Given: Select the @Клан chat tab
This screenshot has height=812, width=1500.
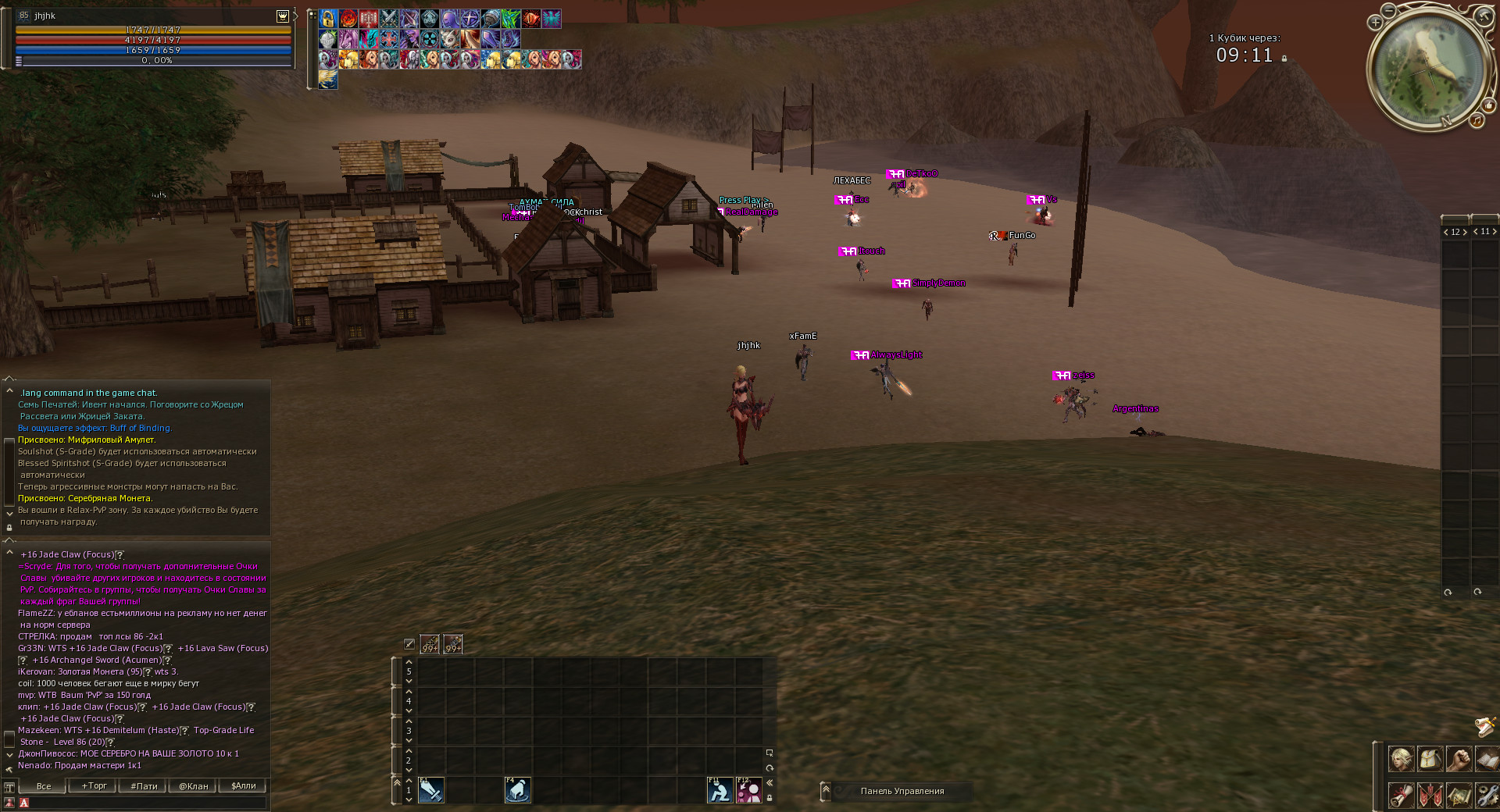Looking at the screenshot, I should (x=194, y=786).
